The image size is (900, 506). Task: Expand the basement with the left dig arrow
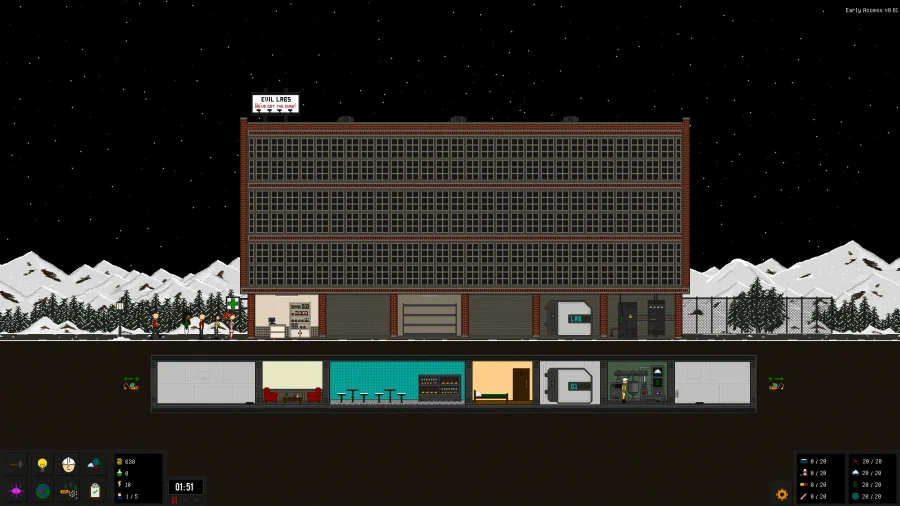pos(131,383)
